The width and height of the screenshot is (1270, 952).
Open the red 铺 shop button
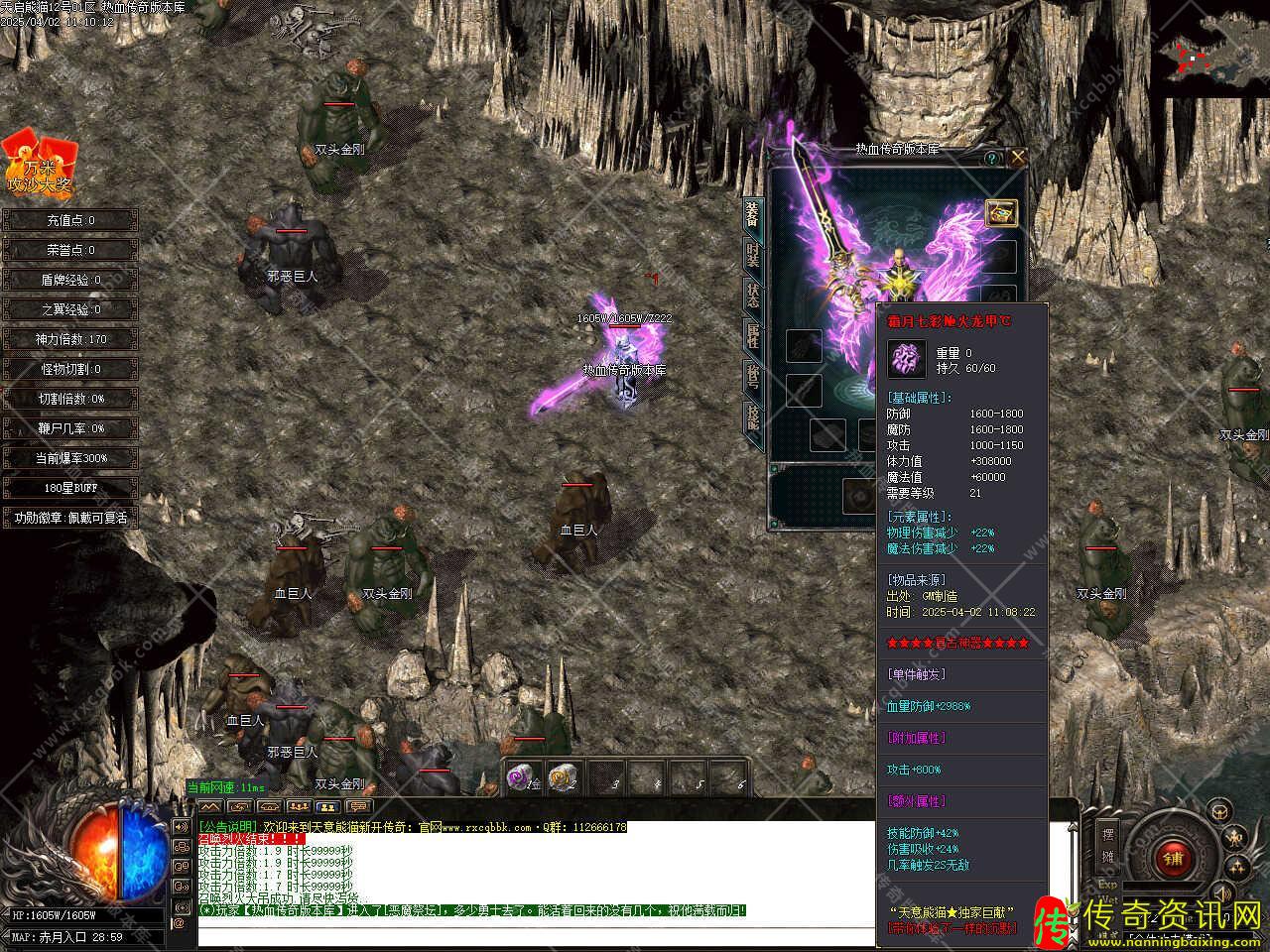click(x=1174, y=857)
